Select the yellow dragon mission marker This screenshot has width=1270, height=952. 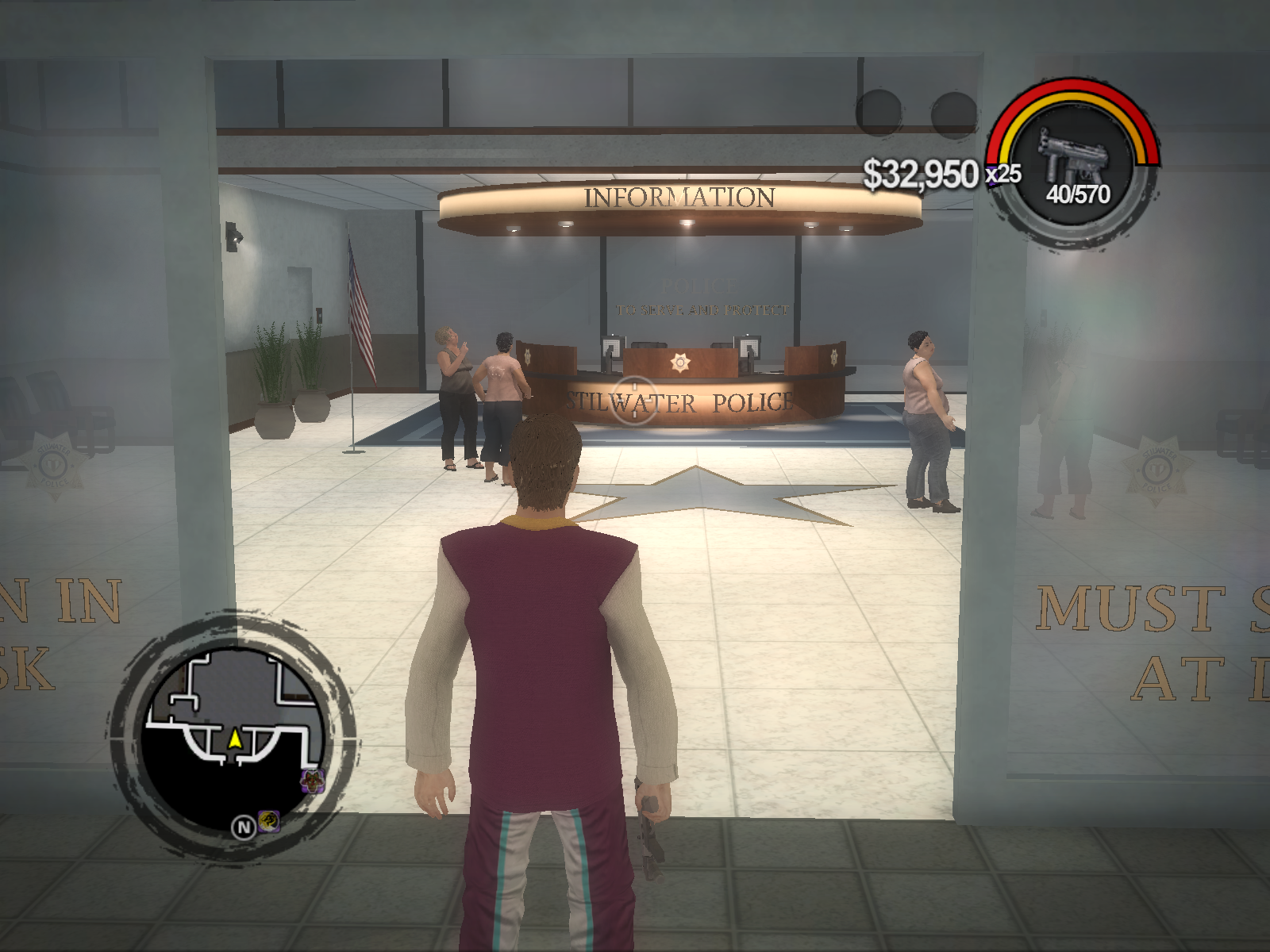click(x=269, y=820)
